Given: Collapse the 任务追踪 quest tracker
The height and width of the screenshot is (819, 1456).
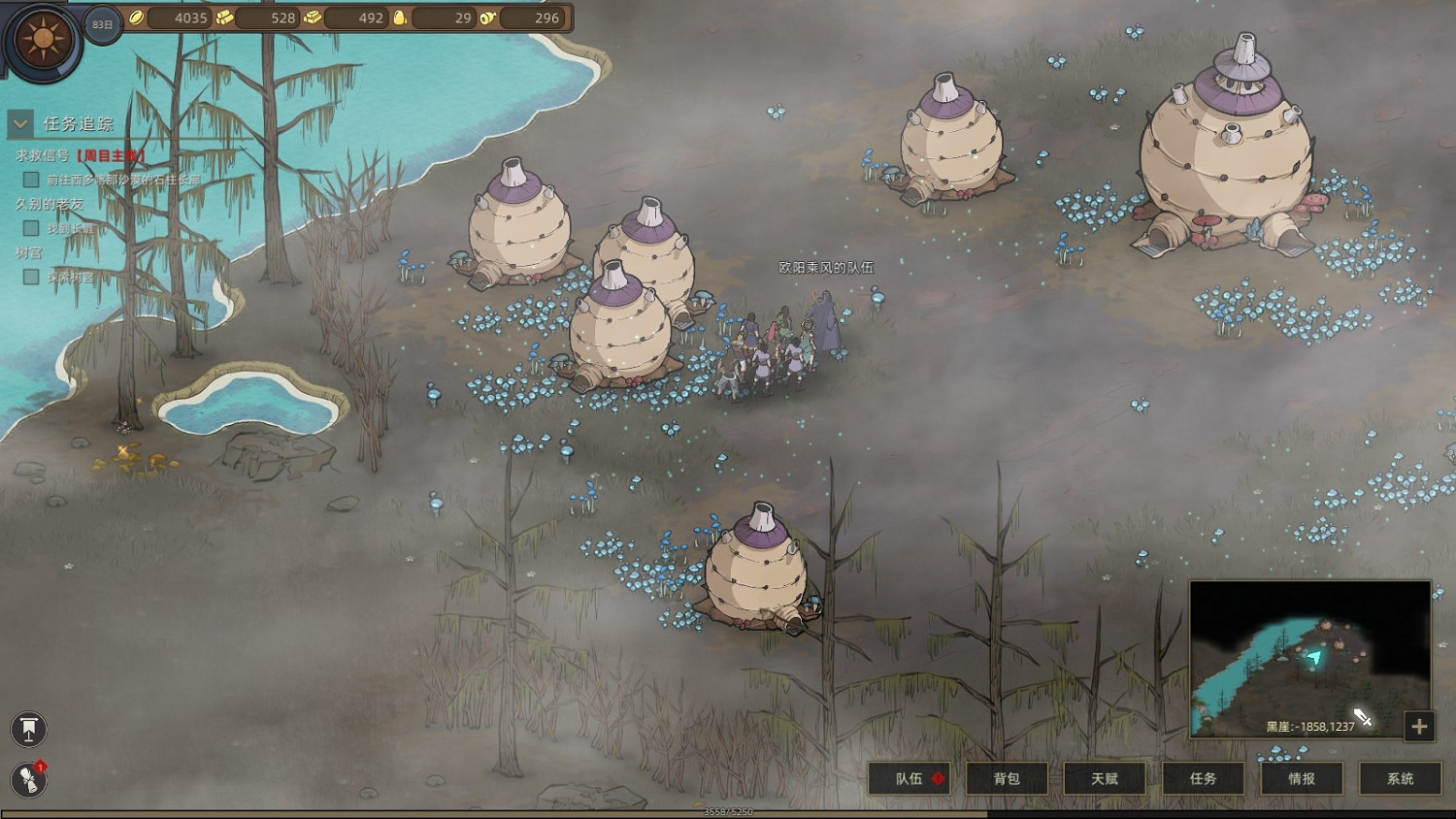Looking at the screenshot, I should point(20,124).
